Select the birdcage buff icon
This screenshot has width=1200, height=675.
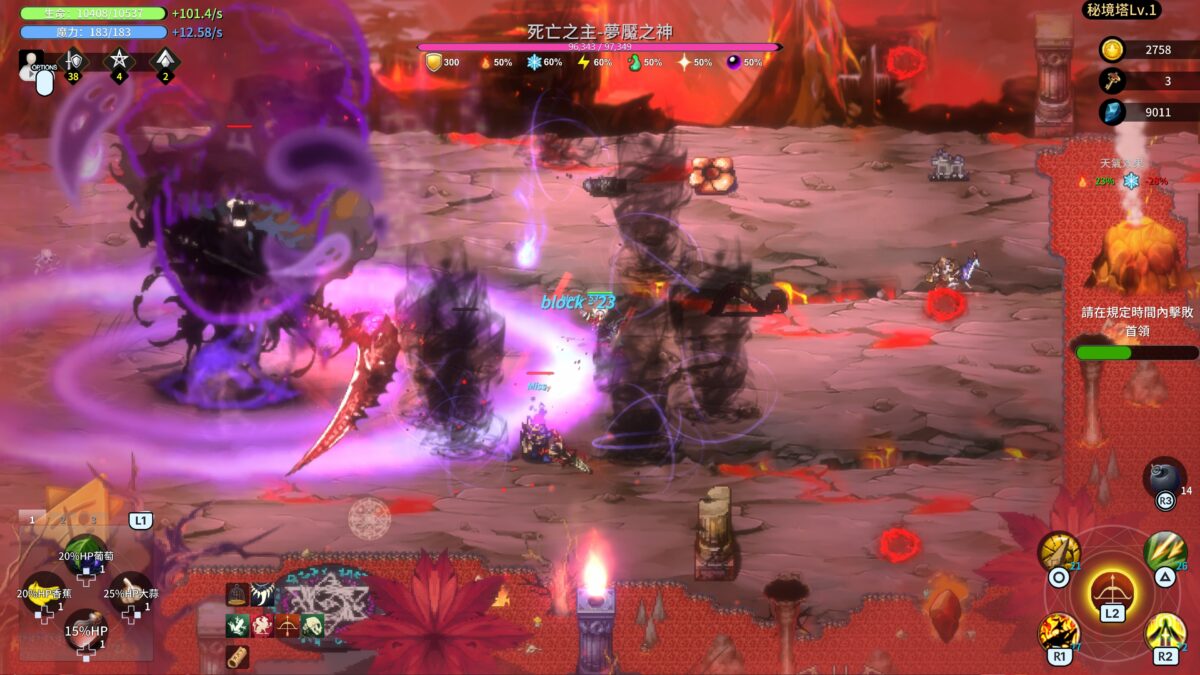click(237, 595)
